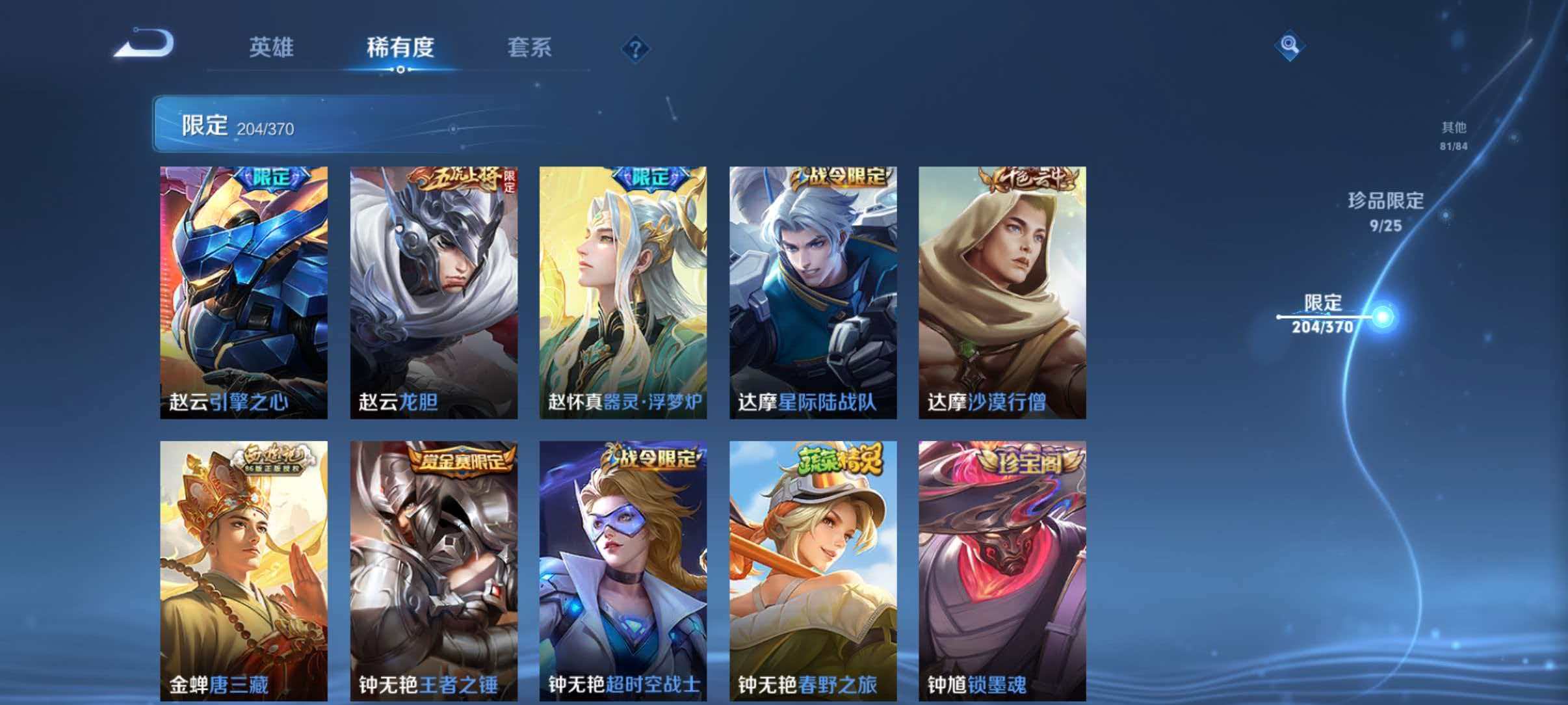This screenshot has height=705, width=1568.
Task: Switch to the 英雄 tab
Action: 273,48
